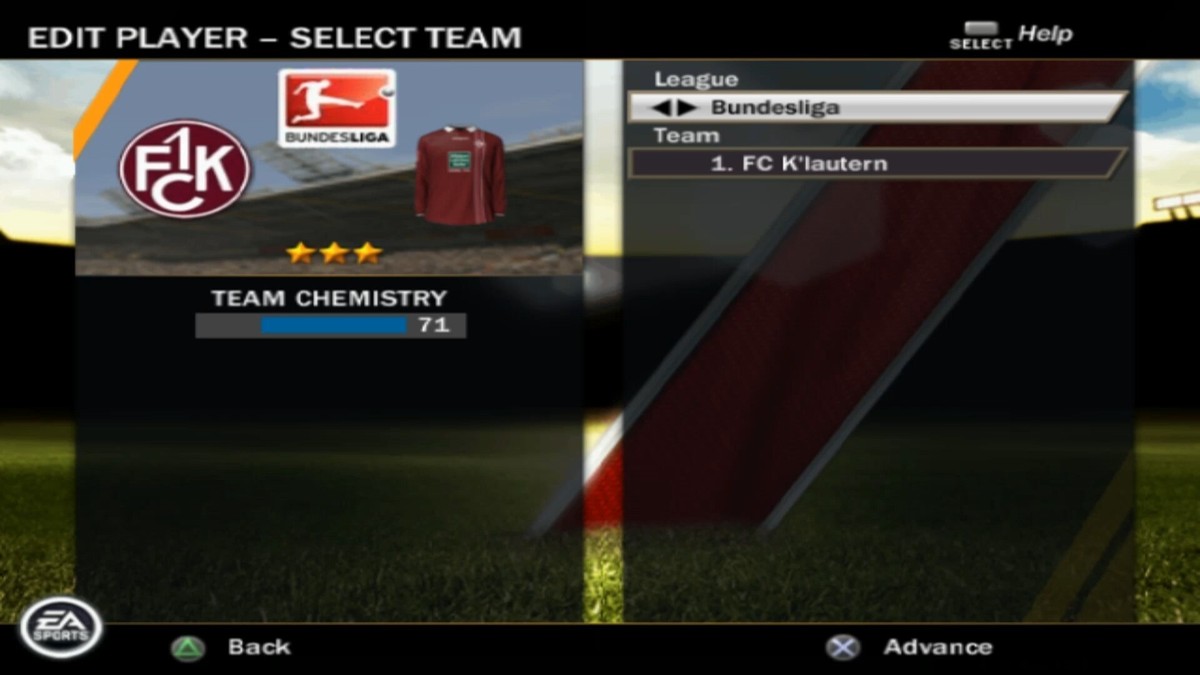Viewport: 1200px width, 675px height.
Task: Click the Bundesliga league logo
Action: [336, 107]
